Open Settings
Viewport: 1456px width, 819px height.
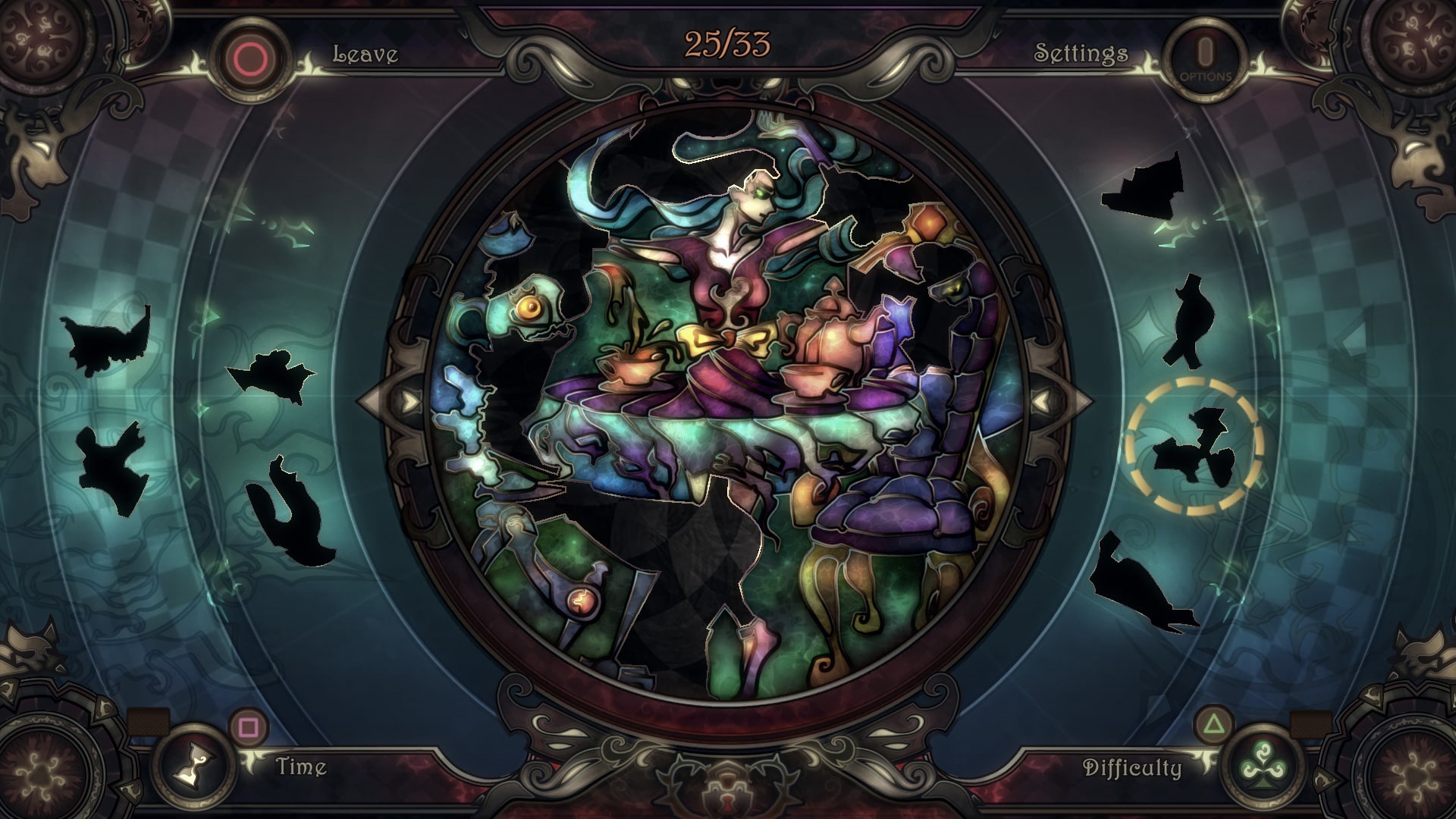1082,53
